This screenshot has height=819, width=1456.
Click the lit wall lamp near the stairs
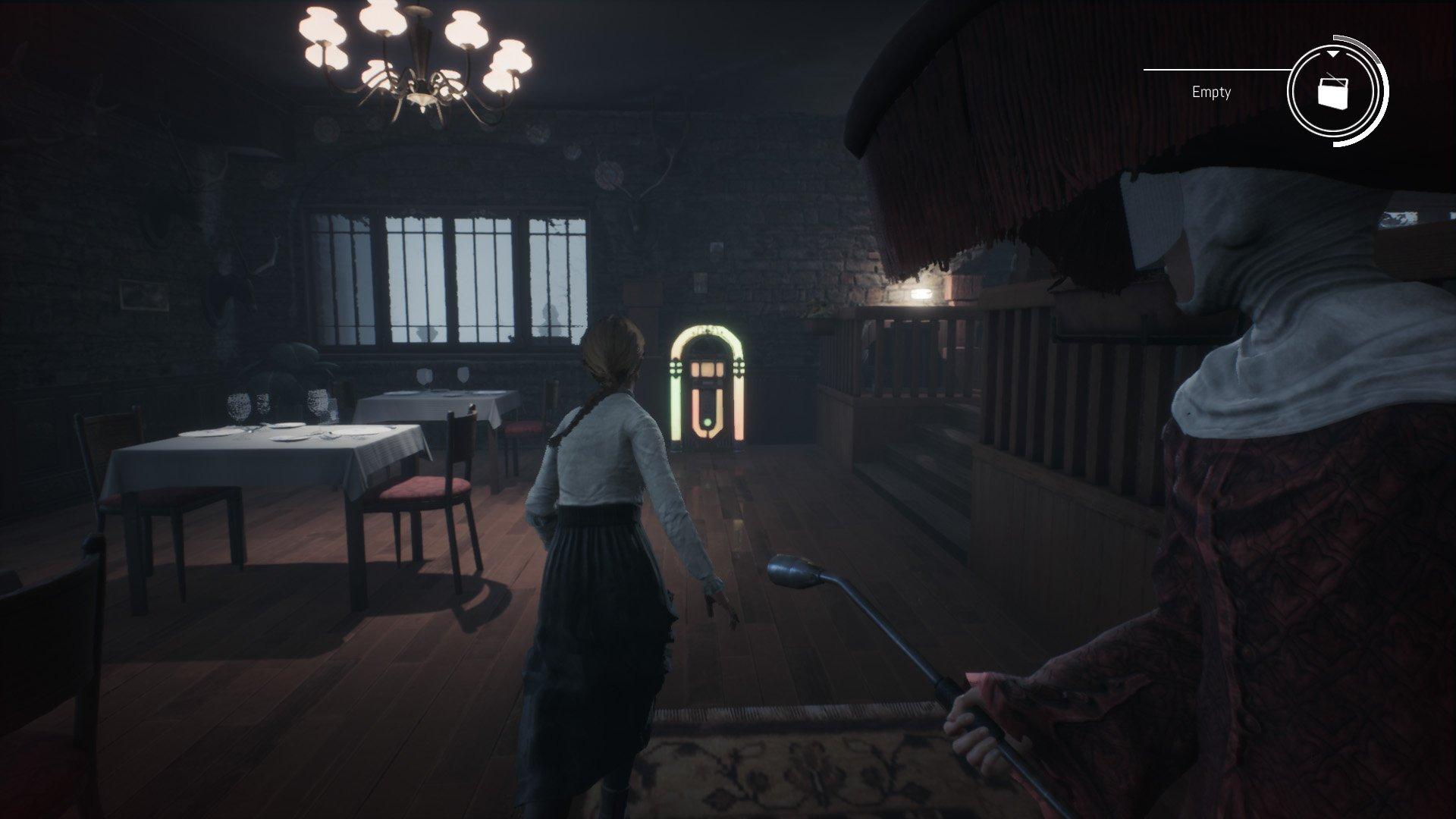click(921, 292)
